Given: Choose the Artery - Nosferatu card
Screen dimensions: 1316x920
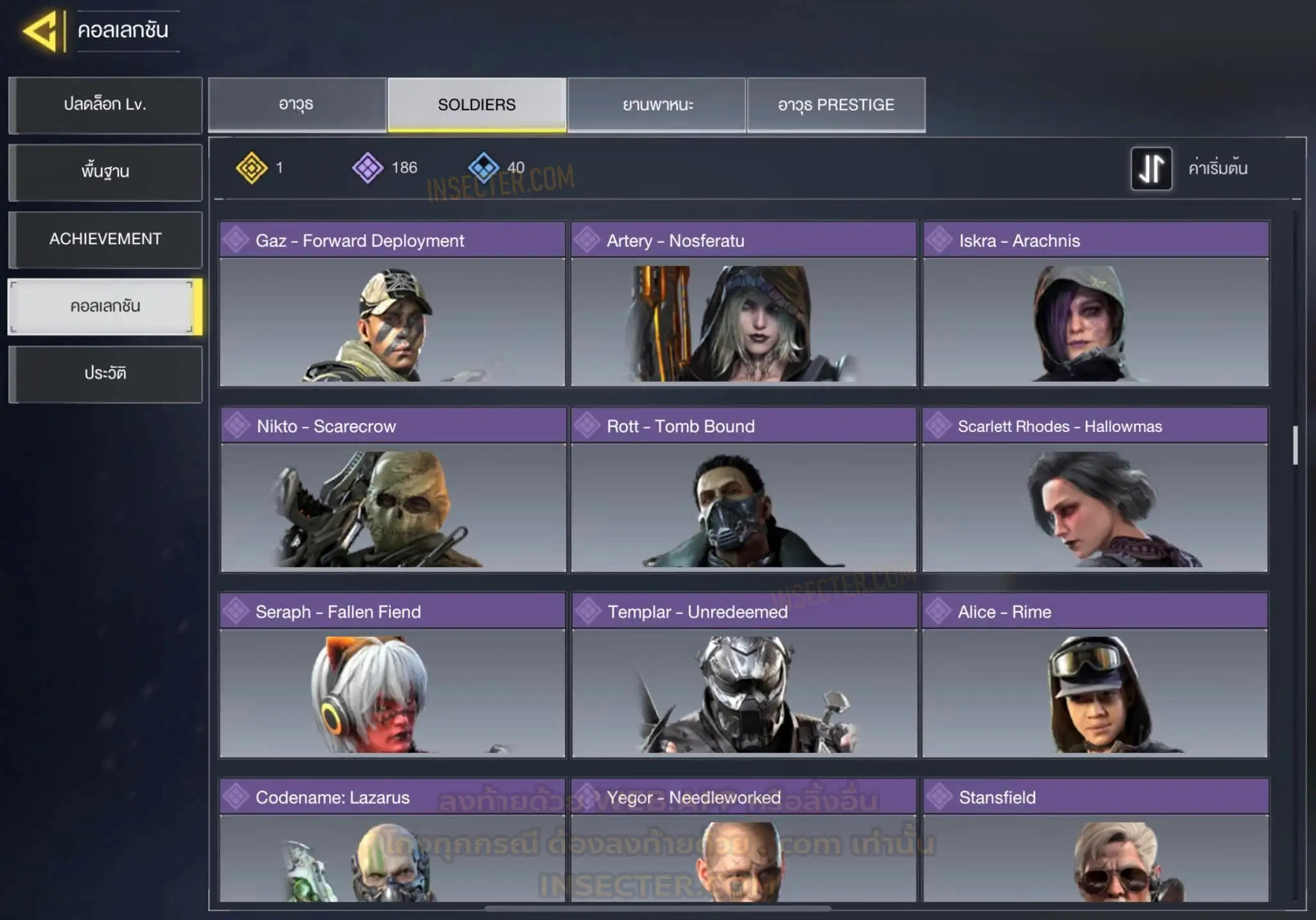Looking at the screenshot, I should point(743,304).
